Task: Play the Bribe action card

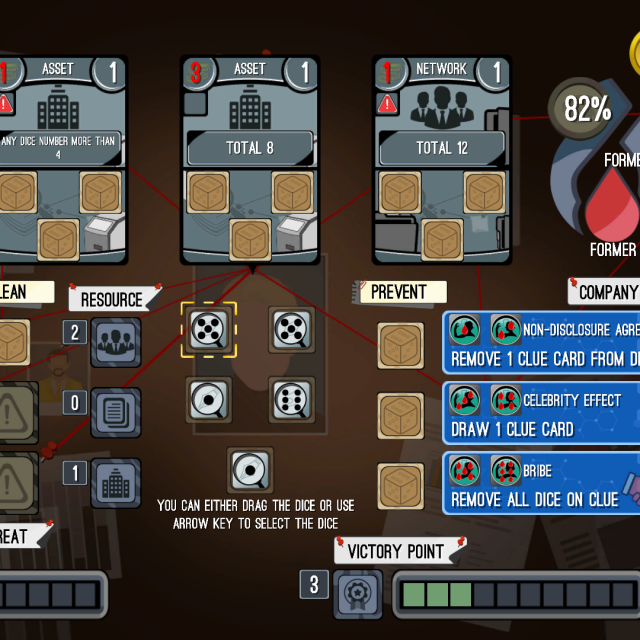Action: 541,484
